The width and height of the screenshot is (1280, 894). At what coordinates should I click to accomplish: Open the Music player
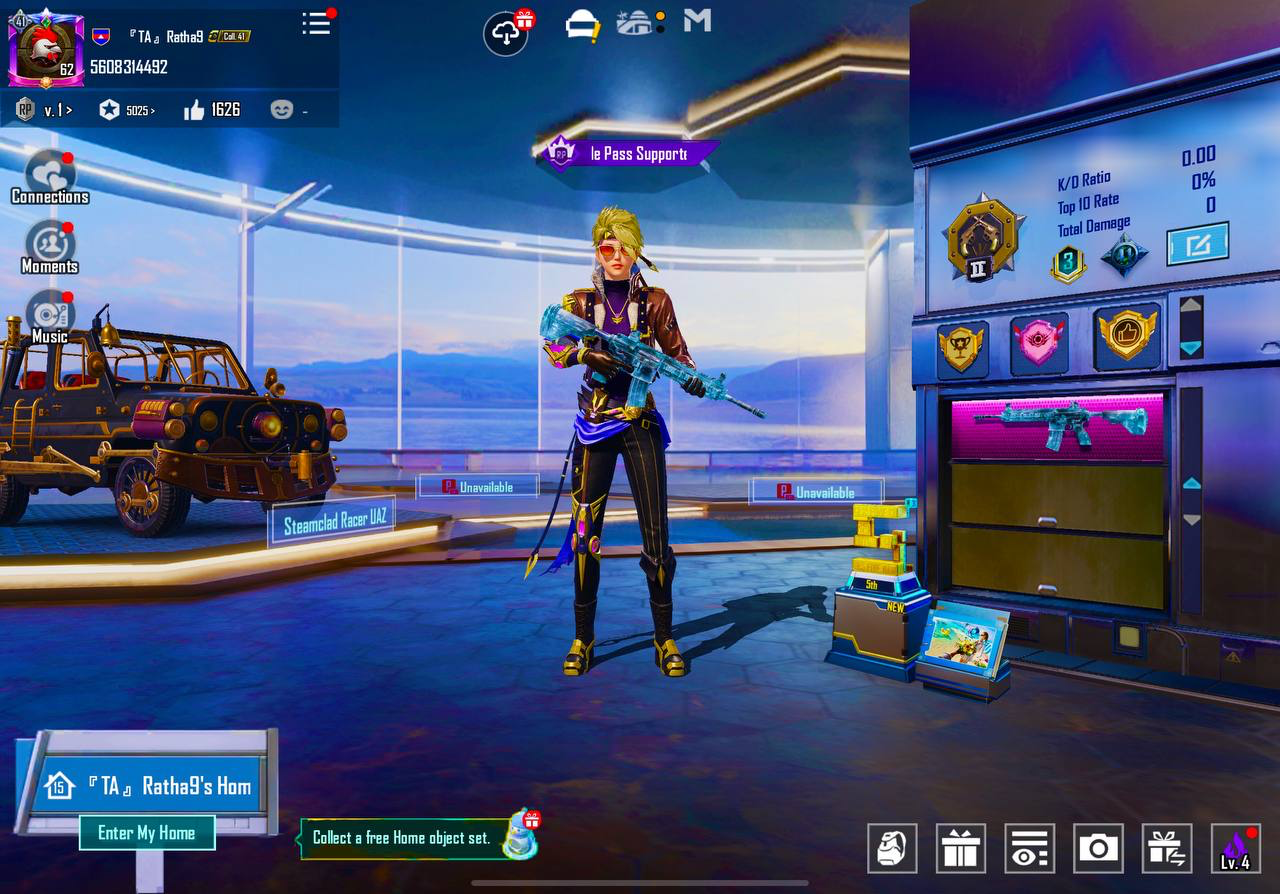(x=49, y=317)
